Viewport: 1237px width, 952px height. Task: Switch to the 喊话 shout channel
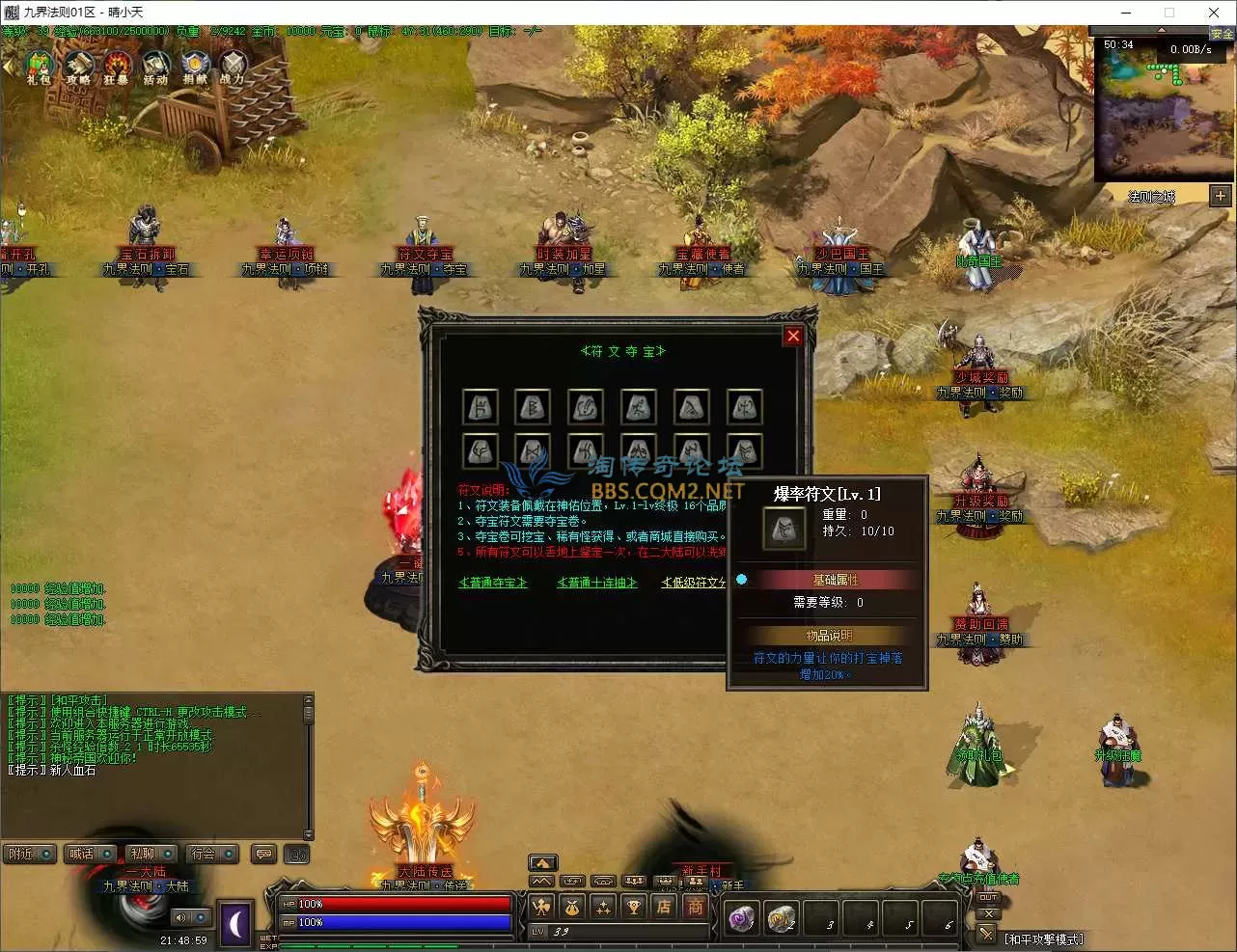point(90,854)
